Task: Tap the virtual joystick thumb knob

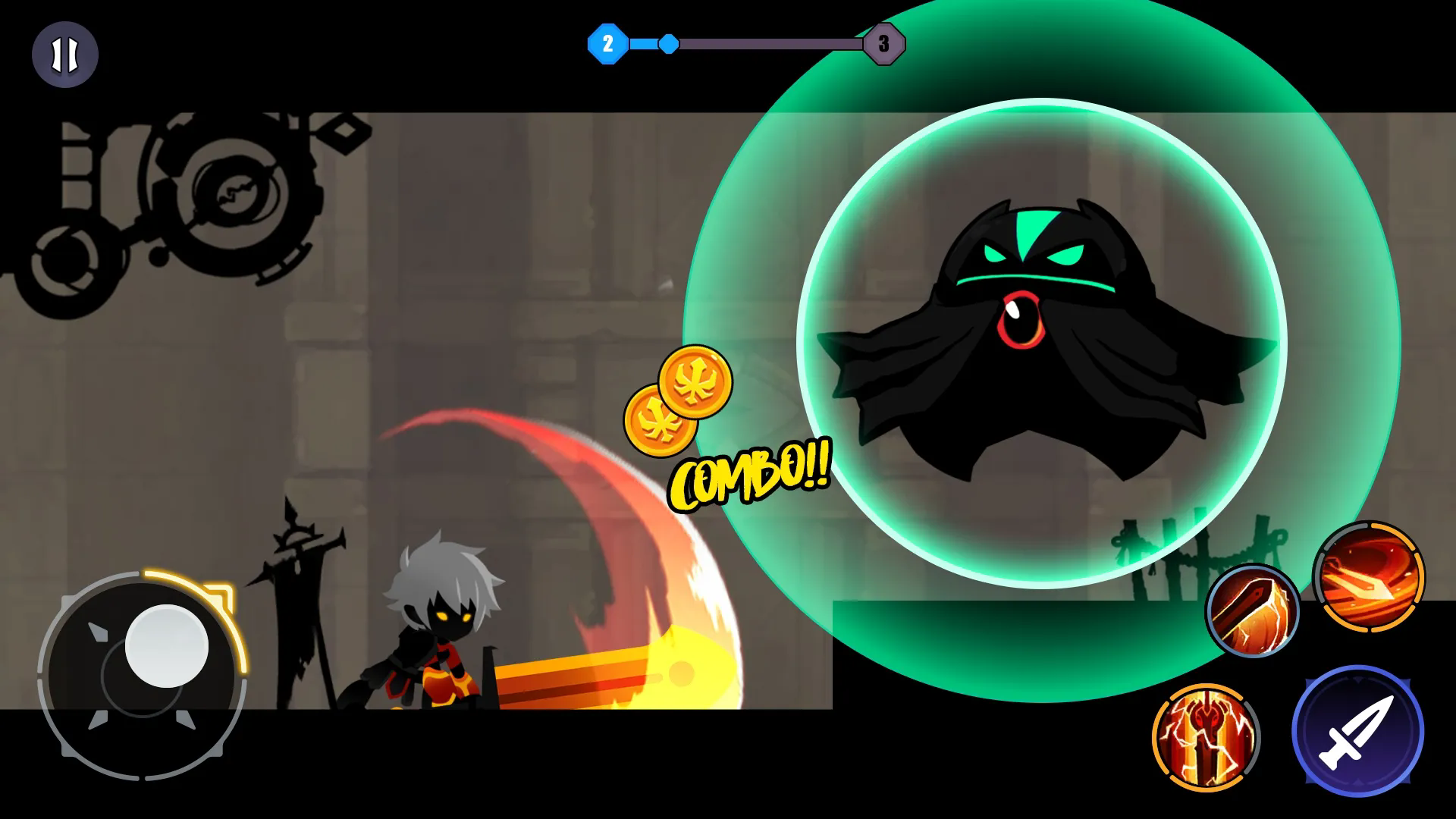Action: tap(166, 646)
